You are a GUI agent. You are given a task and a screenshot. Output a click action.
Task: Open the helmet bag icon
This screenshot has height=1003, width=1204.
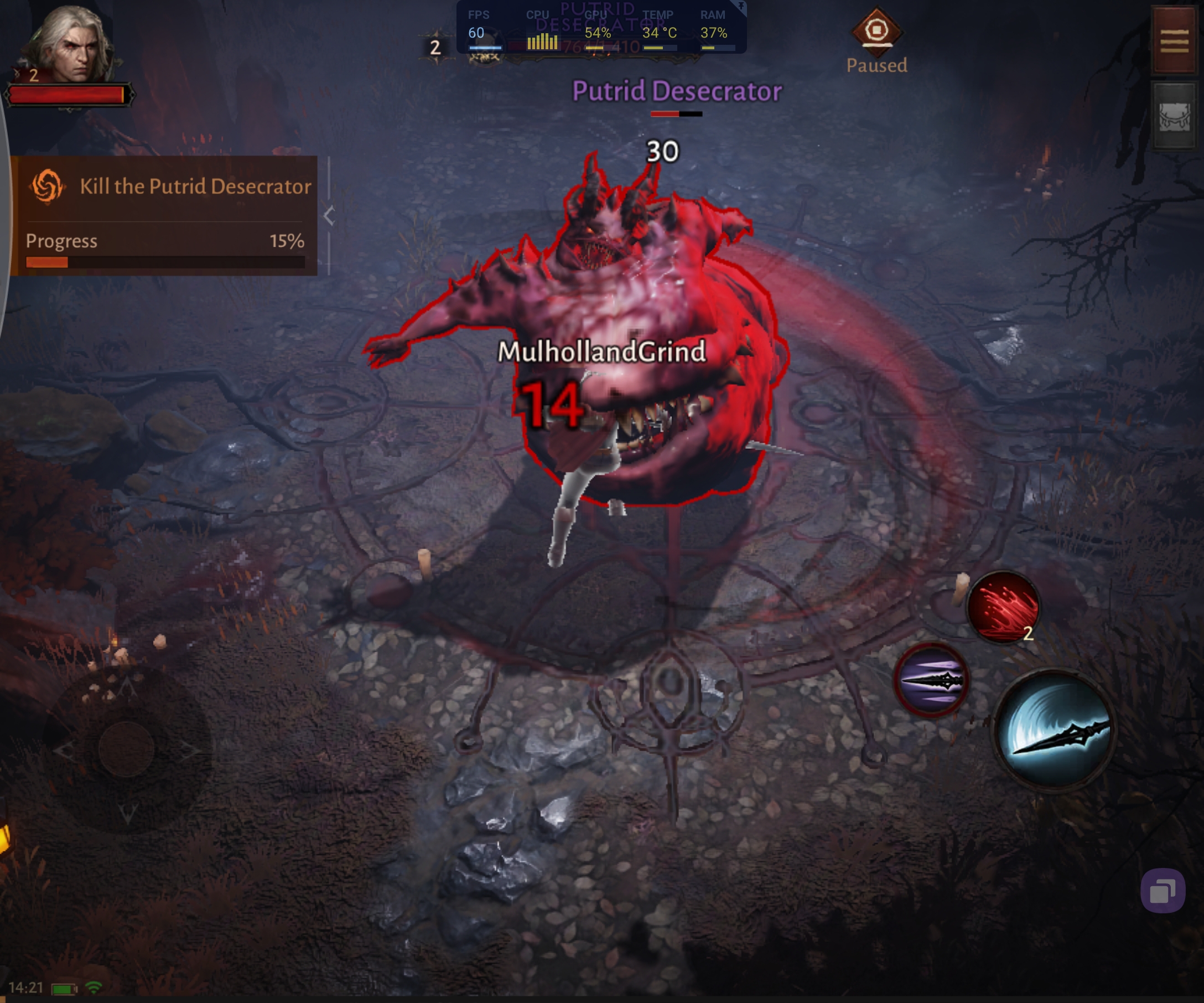click(1174, 116)
